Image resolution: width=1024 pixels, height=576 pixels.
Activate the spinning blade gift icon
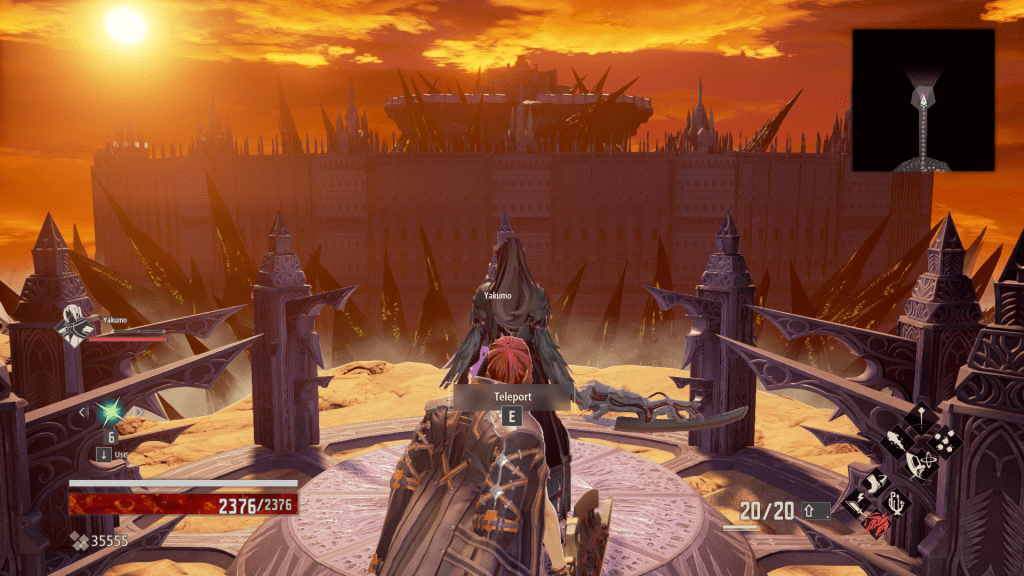(x=921, y=466)
